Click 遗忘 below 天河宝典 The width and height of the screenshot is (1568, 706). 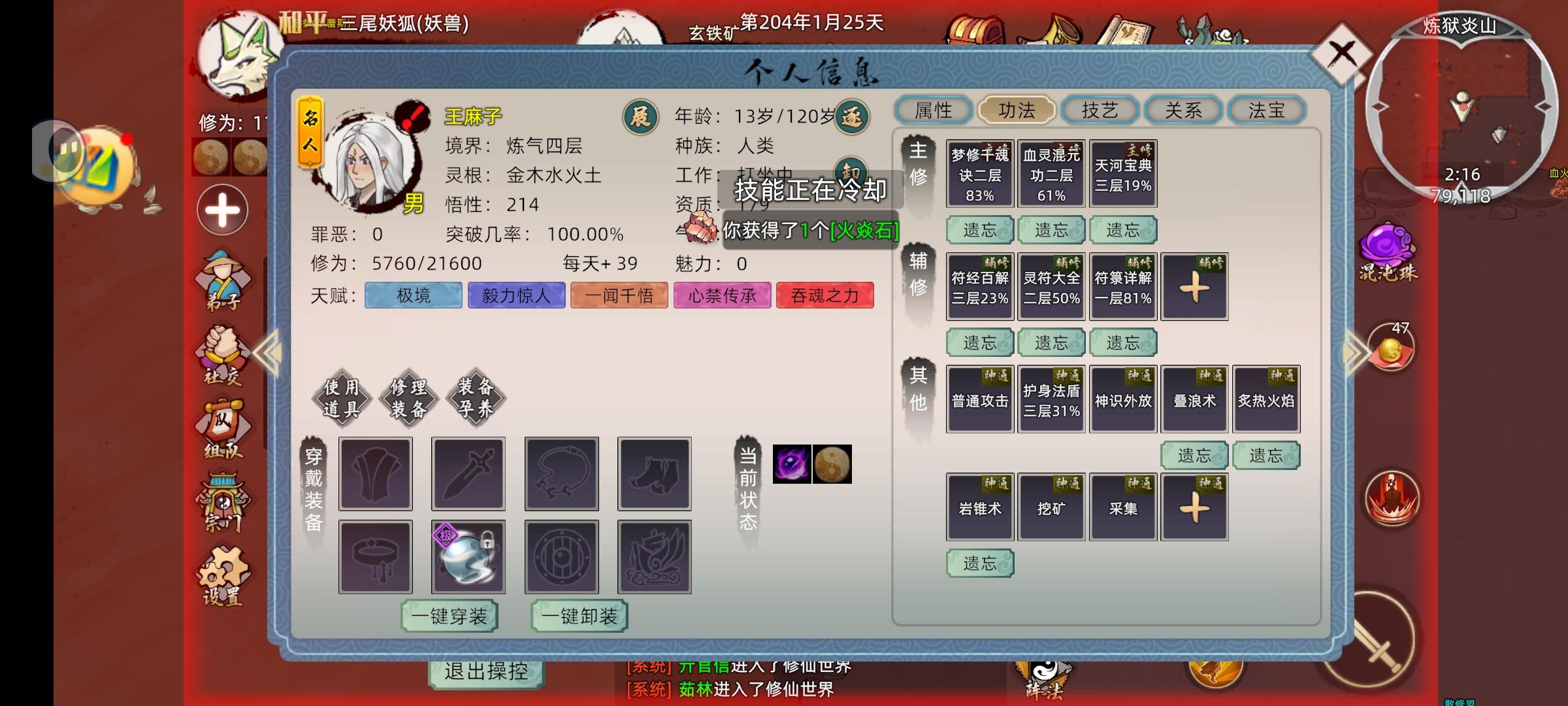1122,230
